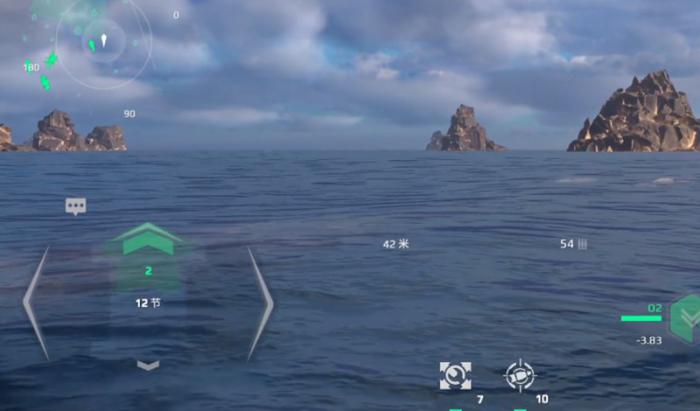The width and height of the screenshot is (700, 411).
Task: Steer right with the right arrow
Action: pyautogui.click(x=259, y=304)
